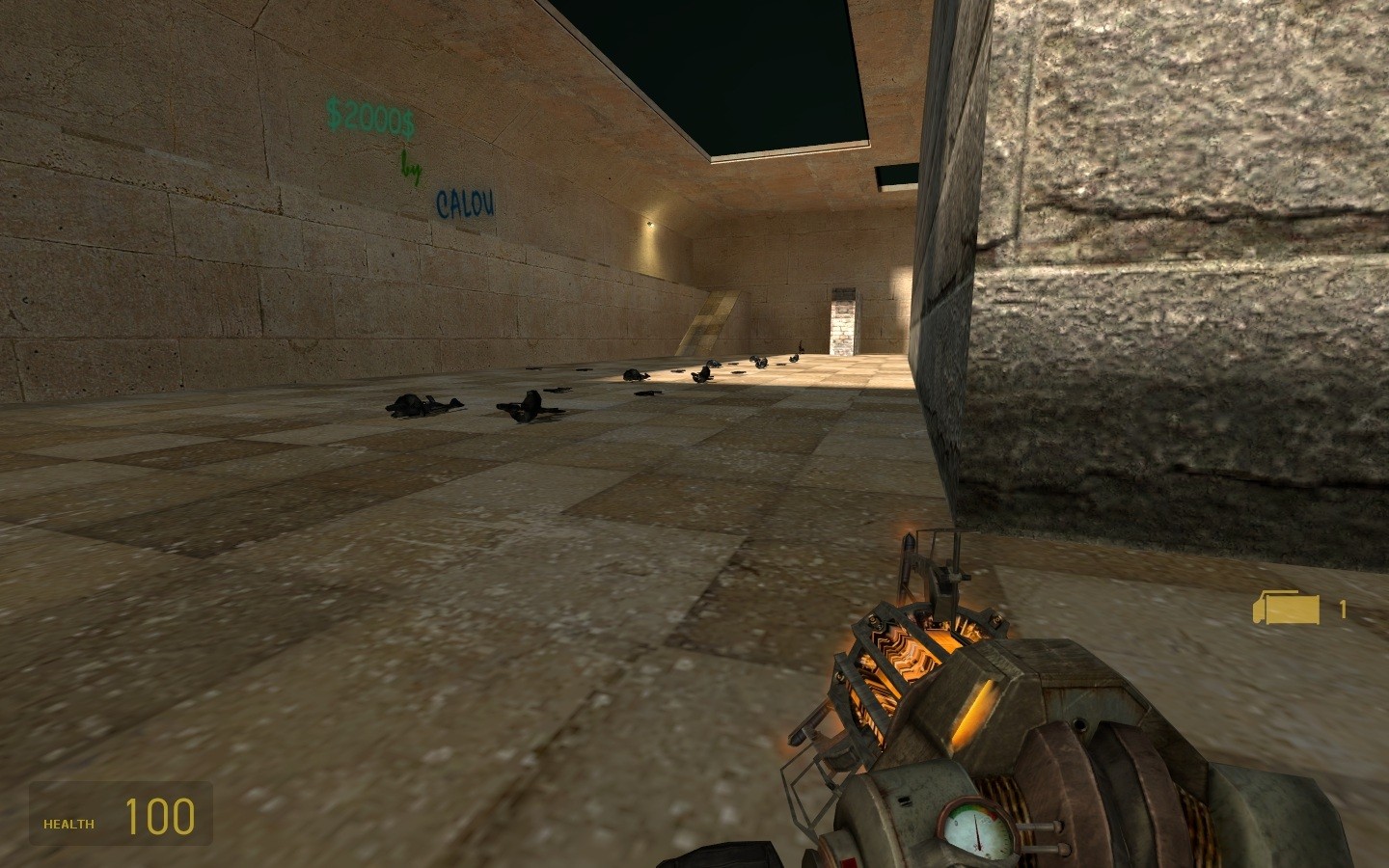Click the yellow SLAM ammo icon
Screen dimensions: 1389x868
1287,608
